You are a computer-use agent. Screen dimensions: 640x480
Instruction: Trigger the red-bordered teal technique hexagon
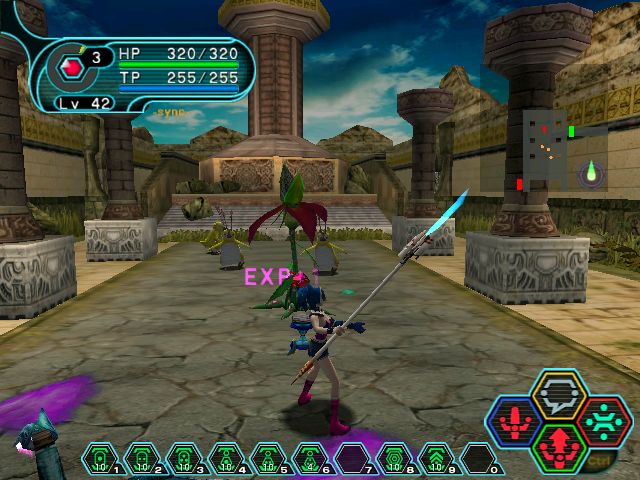click(x=602, y=419)
